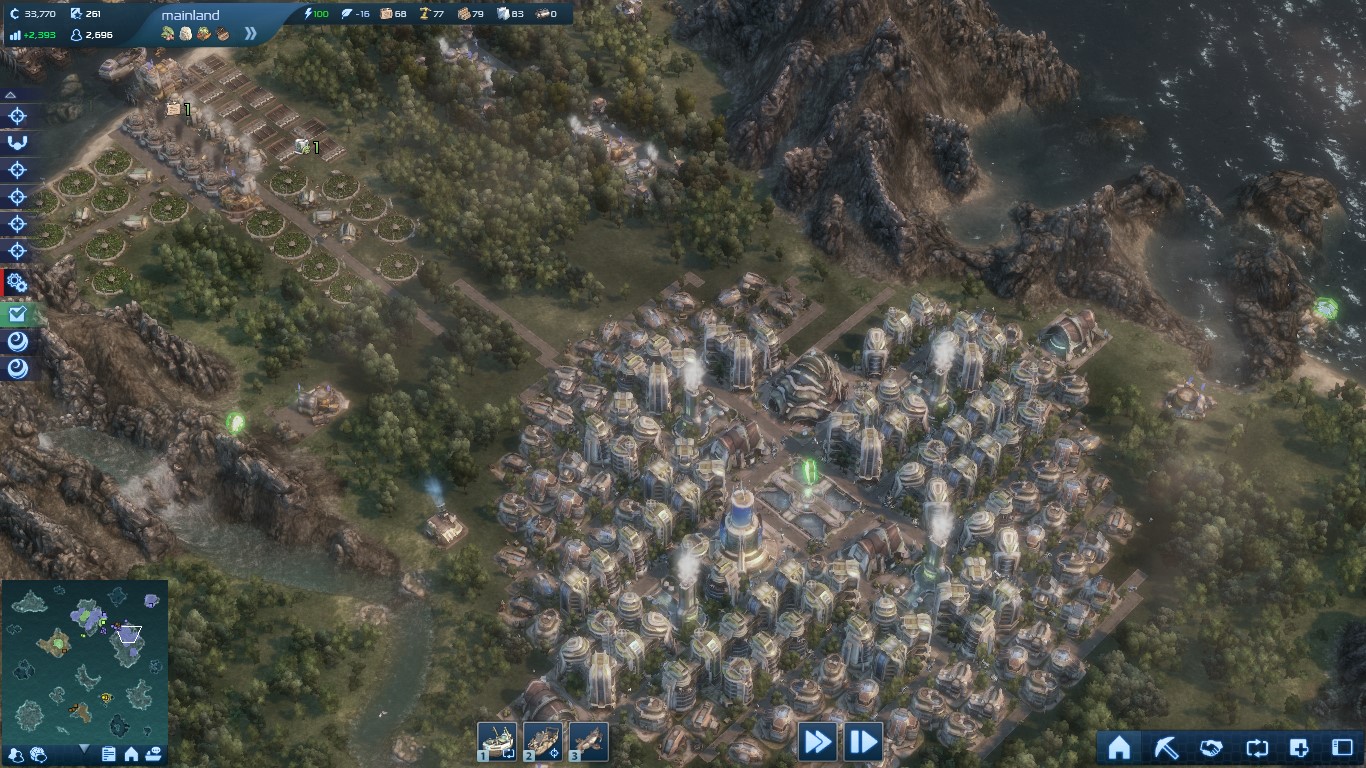Select the warship in ship slot 1

[x=497, y=740]
